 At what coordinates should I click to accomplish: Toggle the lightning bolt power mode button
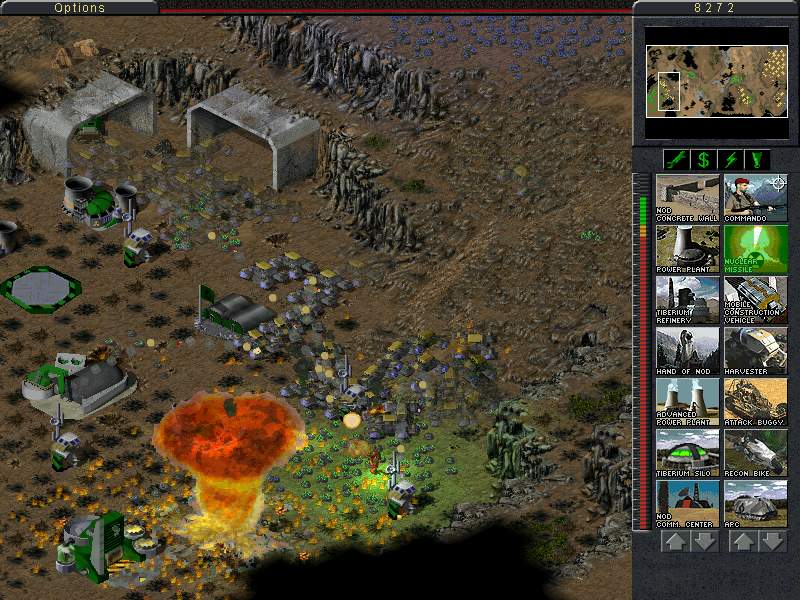click(x=731, y=159)
